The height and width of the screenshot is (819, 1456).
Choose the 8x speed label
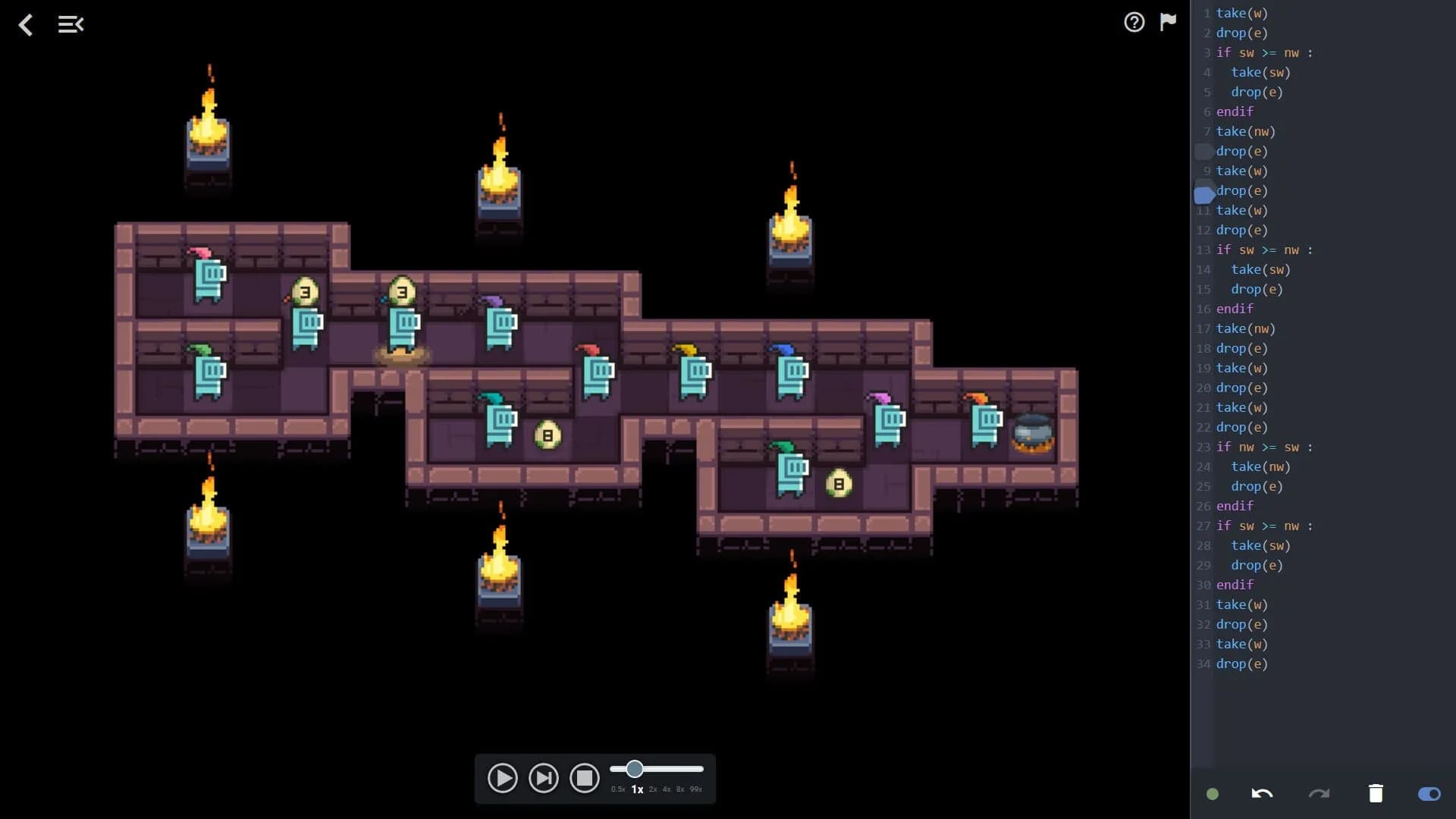click(679, 789)
